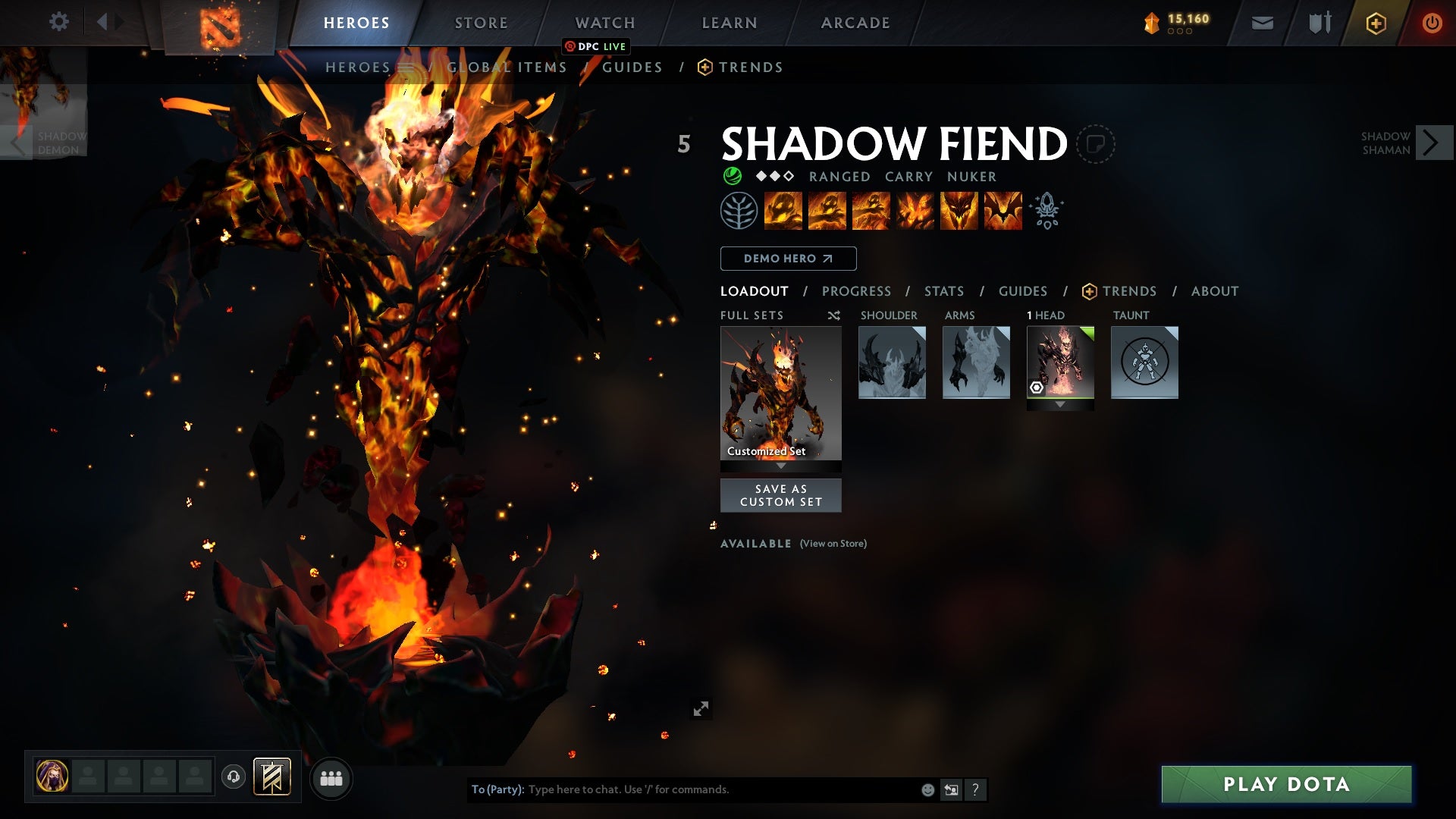Open Dota Plus hexagon icon in top bar
The height and width of the screenshot is (819, 1456).
point(1376,22)
